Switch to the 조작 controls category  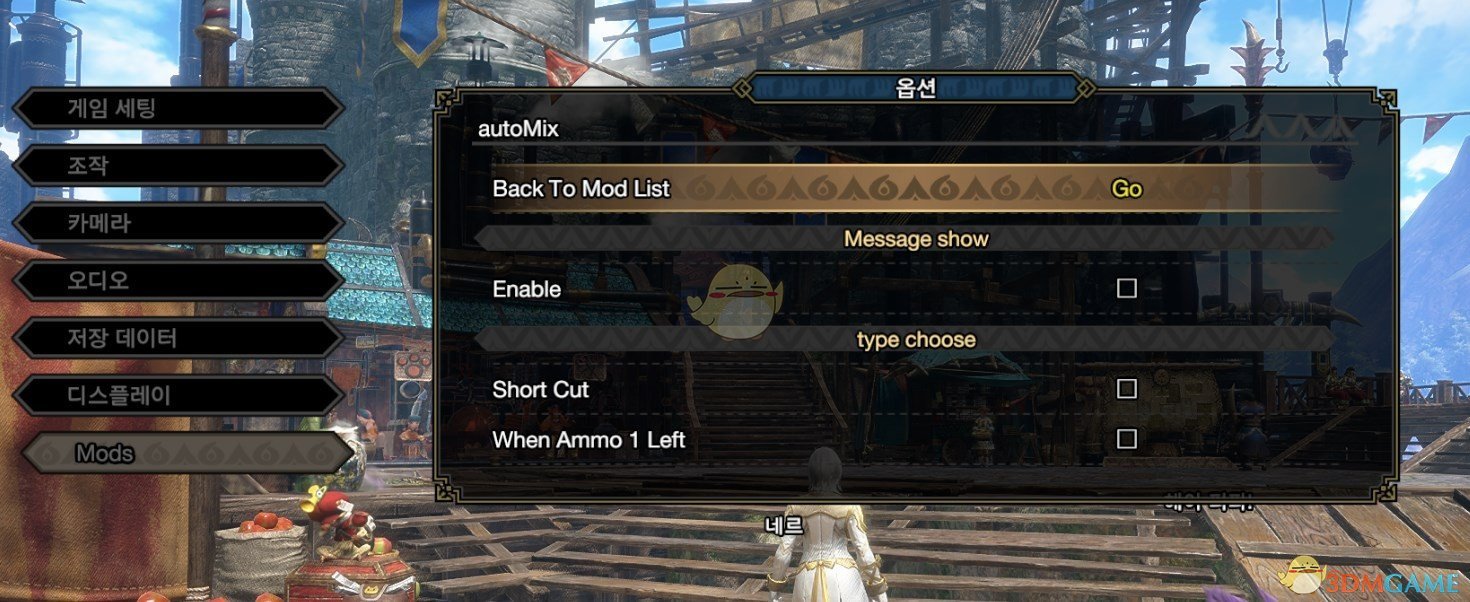[177, 166]
